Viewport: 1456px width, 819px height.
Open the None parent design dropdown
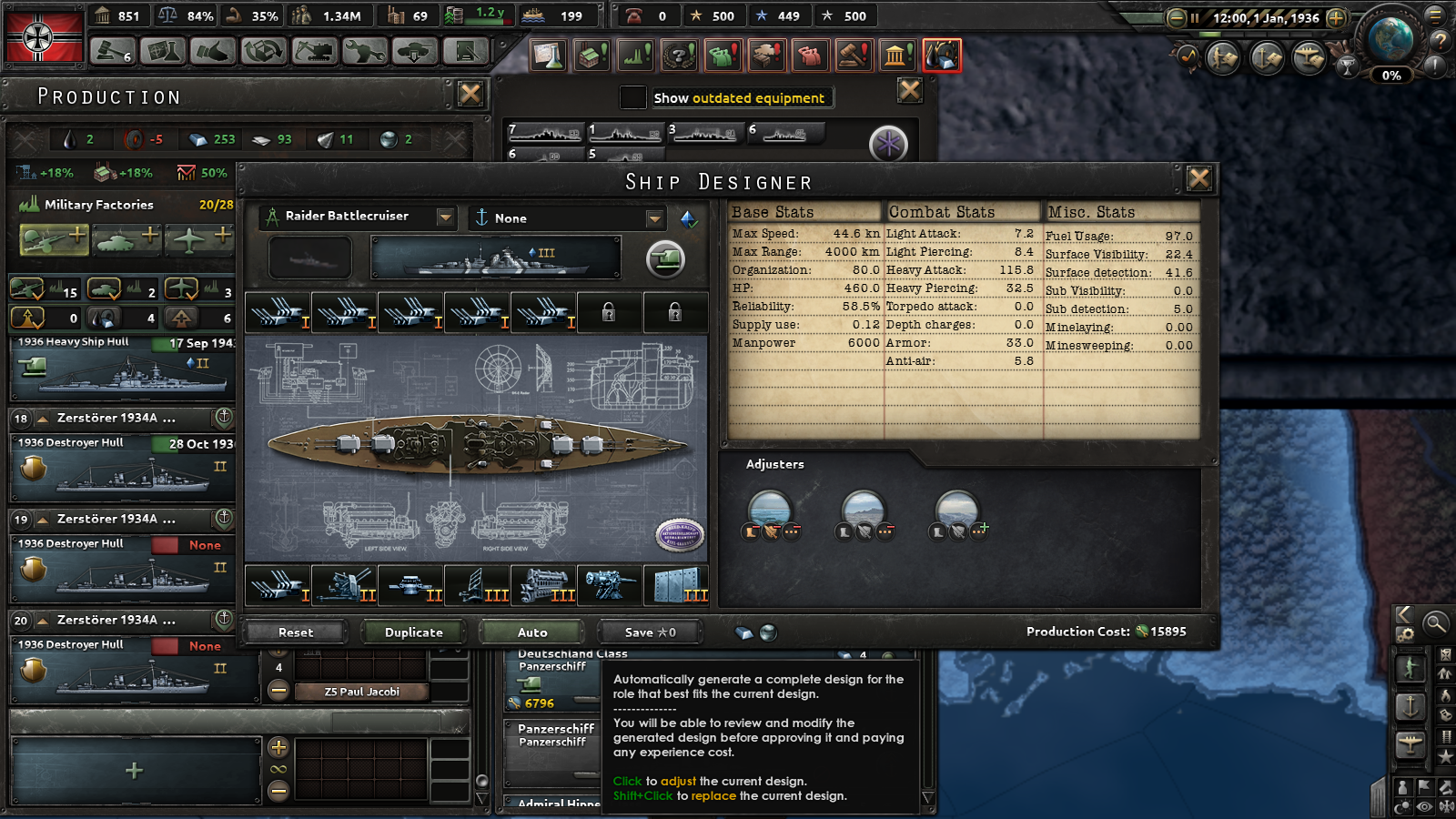pyautogui.click(x=654, y=218)
